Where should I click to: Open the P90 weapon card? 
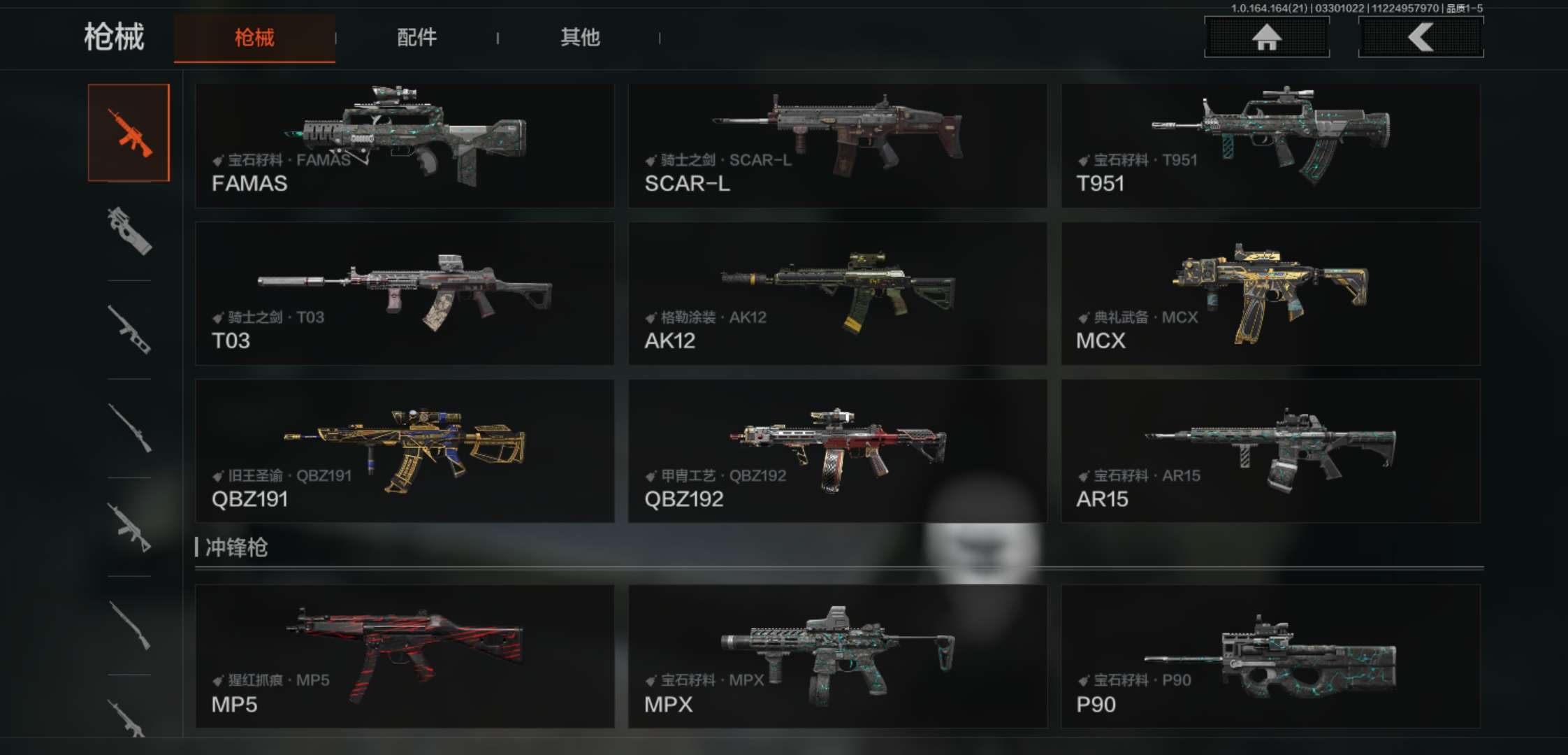(1270, 656)
